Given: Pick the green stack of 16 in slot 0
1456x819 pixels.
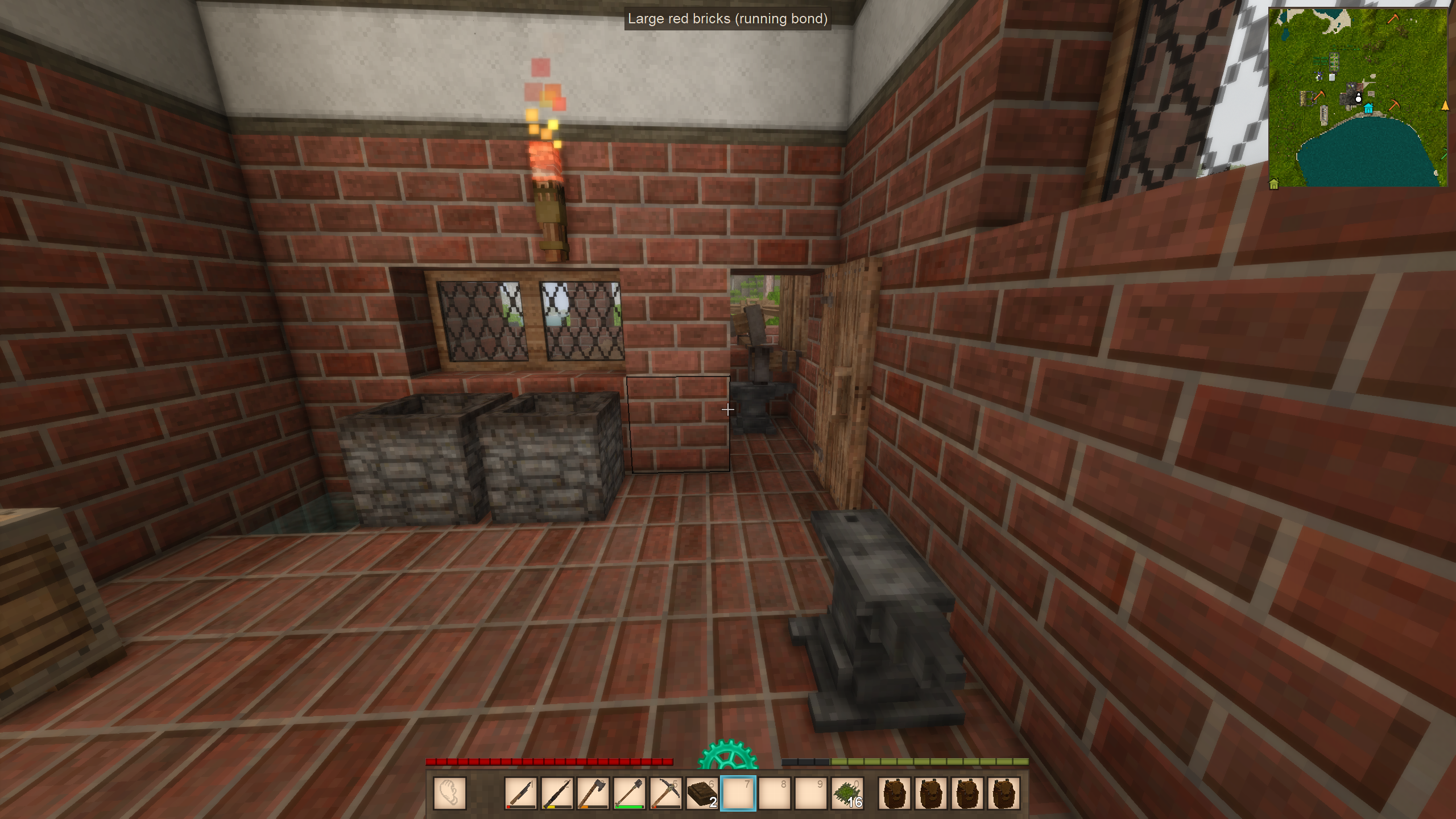Looking at the screenshot, I should tap(847, 793).
